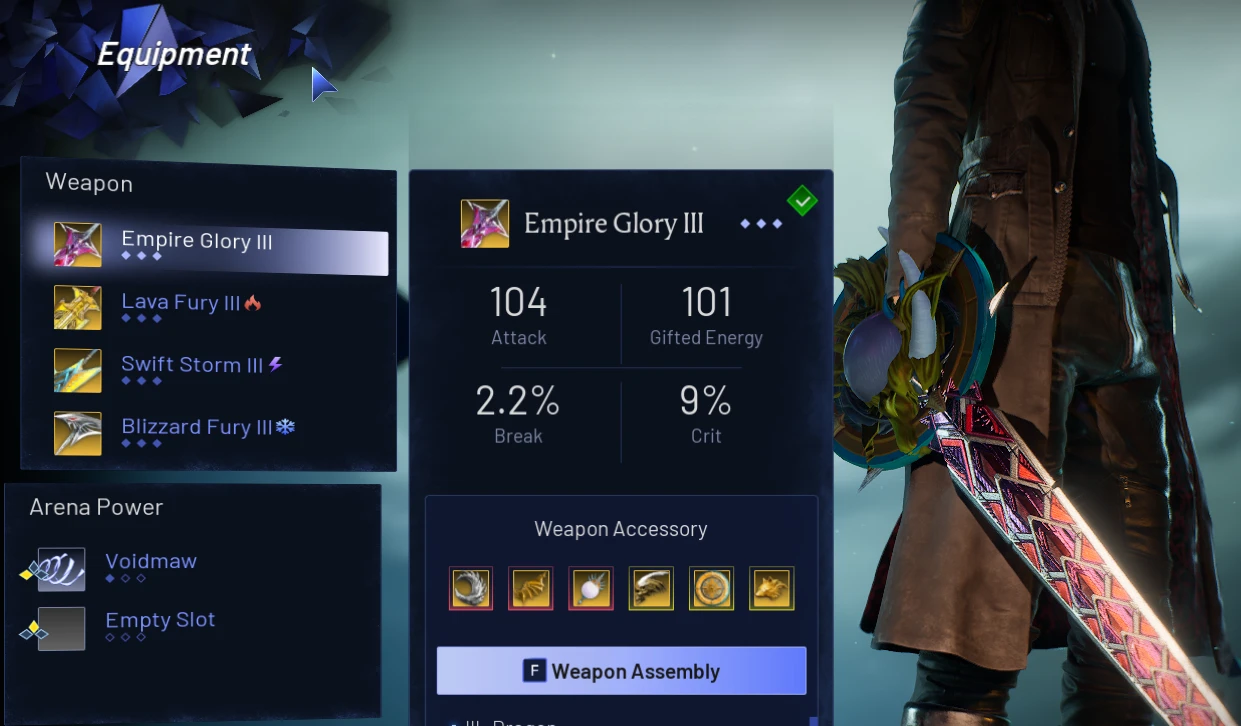1241x726 pixels.
Task: Choose the Lava Fury III weapon
Action: point(180,304)
